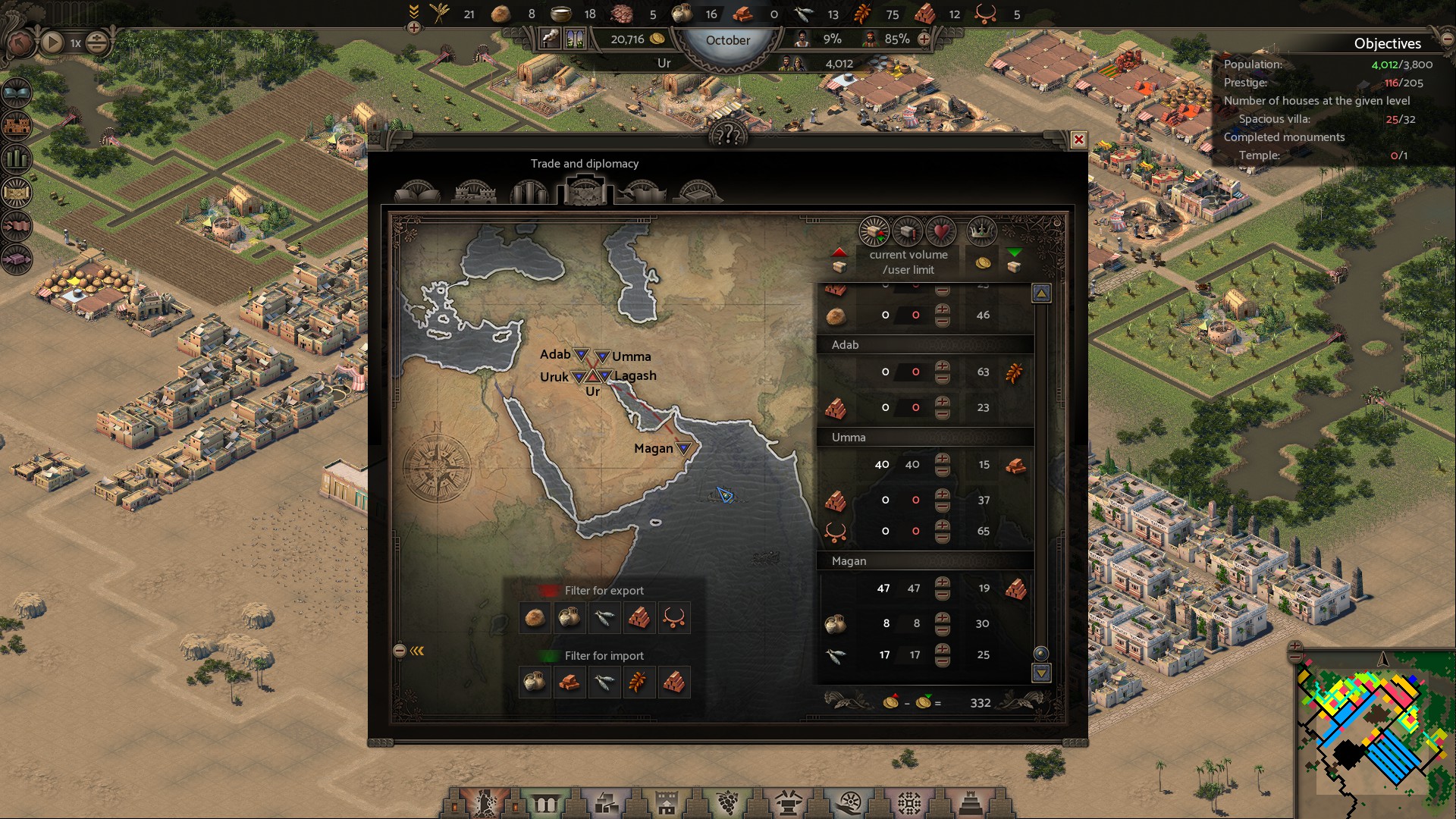The height and width of the screenshot is (819, 1456).
Task: Select Adab city marker on map
Action: point(581,354)
